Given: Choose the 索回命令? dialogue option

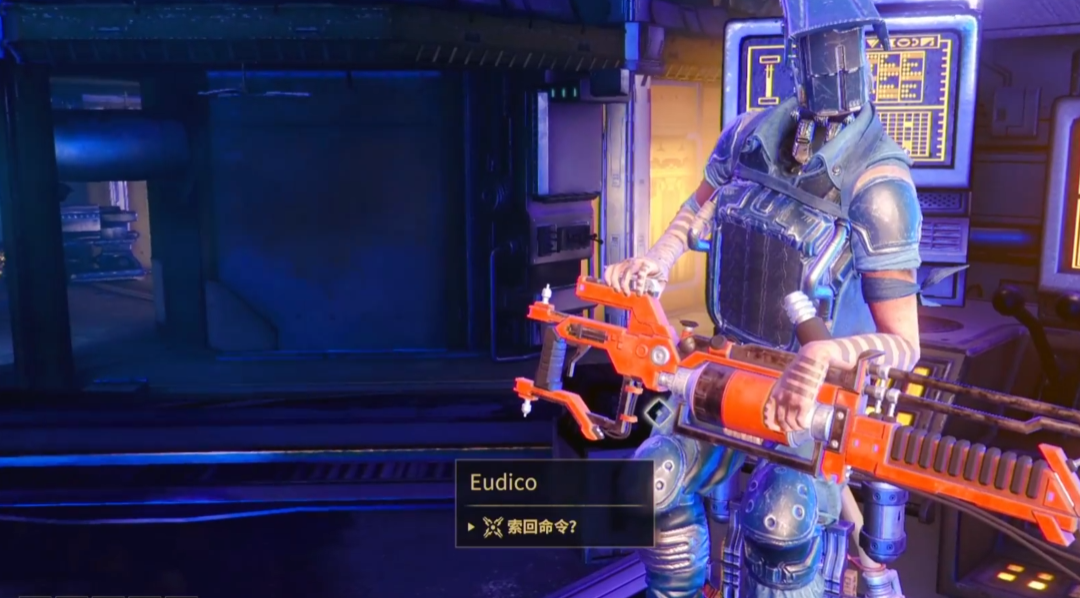Looking at the screenshot, I should click(541, 527).
